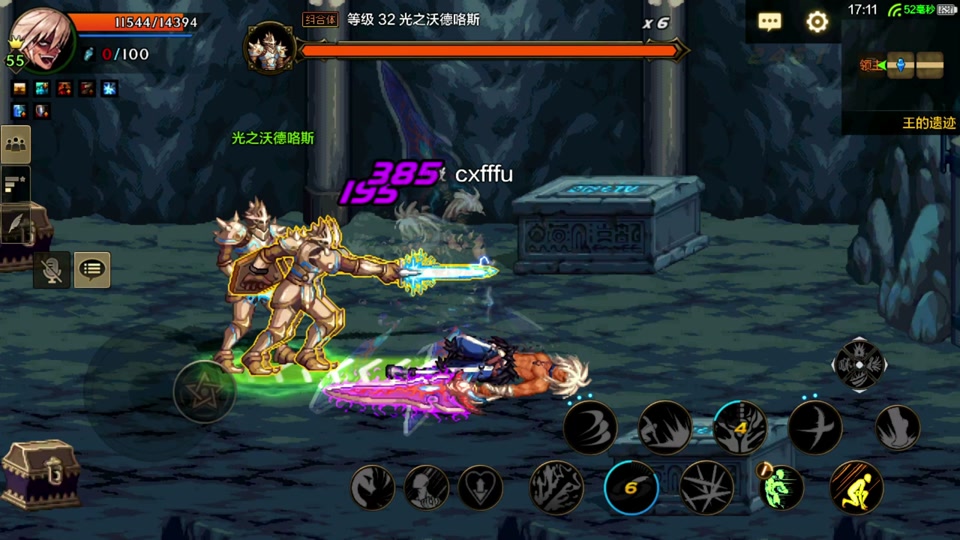The width and height of the screenshot is (960, 540).
Task: Activate the heart with down arrow skill
Action: (x=480, y=488)
